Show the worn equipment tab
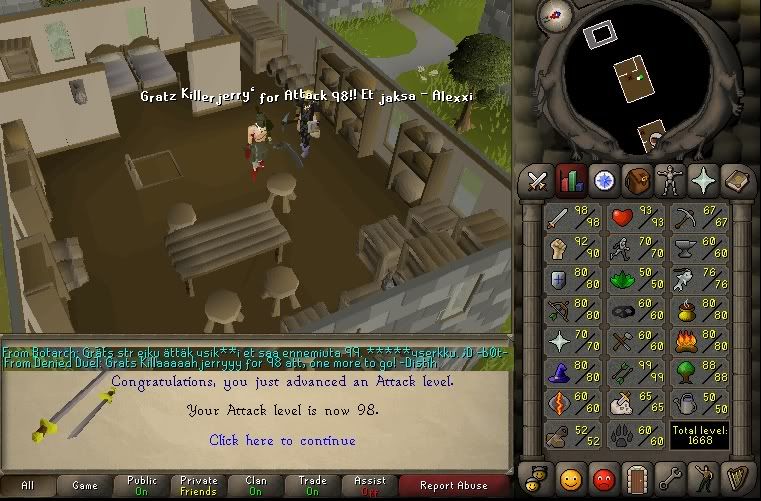This screenshot has width=761, height=501. [670, 181]
